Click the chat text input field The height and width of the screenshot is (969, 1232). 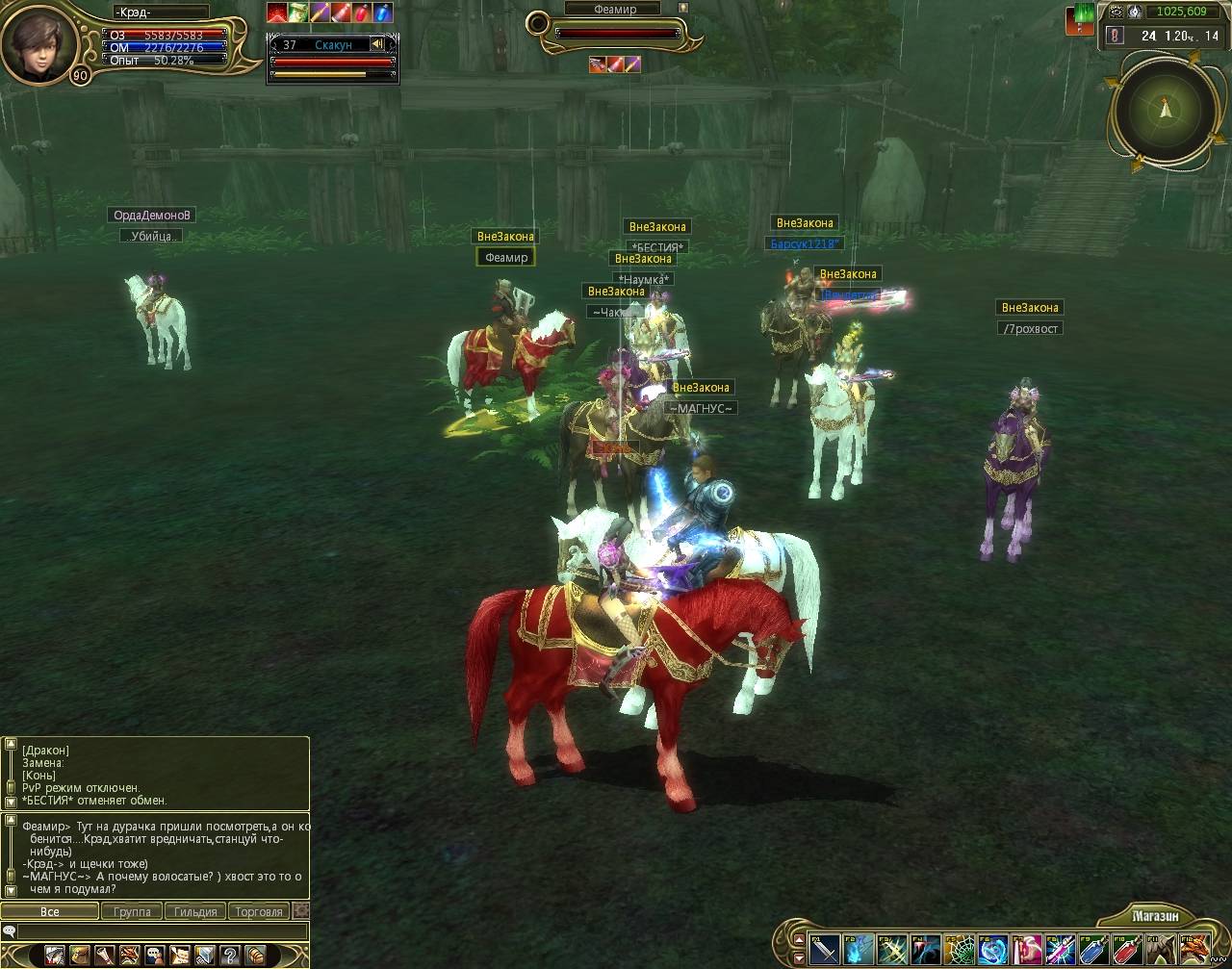click(x=162, y=931)
